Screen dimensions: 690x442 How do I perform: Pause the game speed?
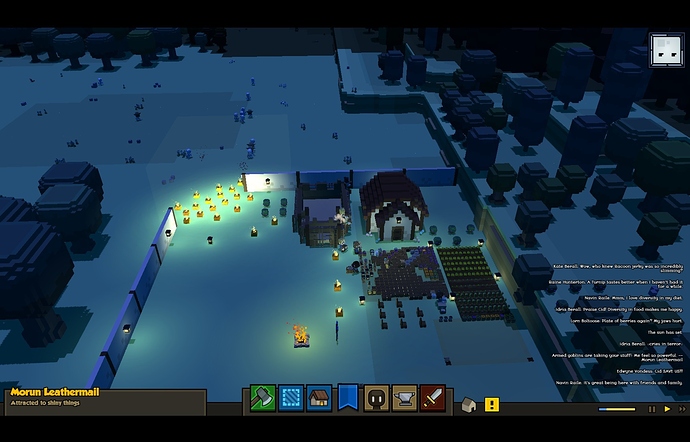click(x=650, y=408)
